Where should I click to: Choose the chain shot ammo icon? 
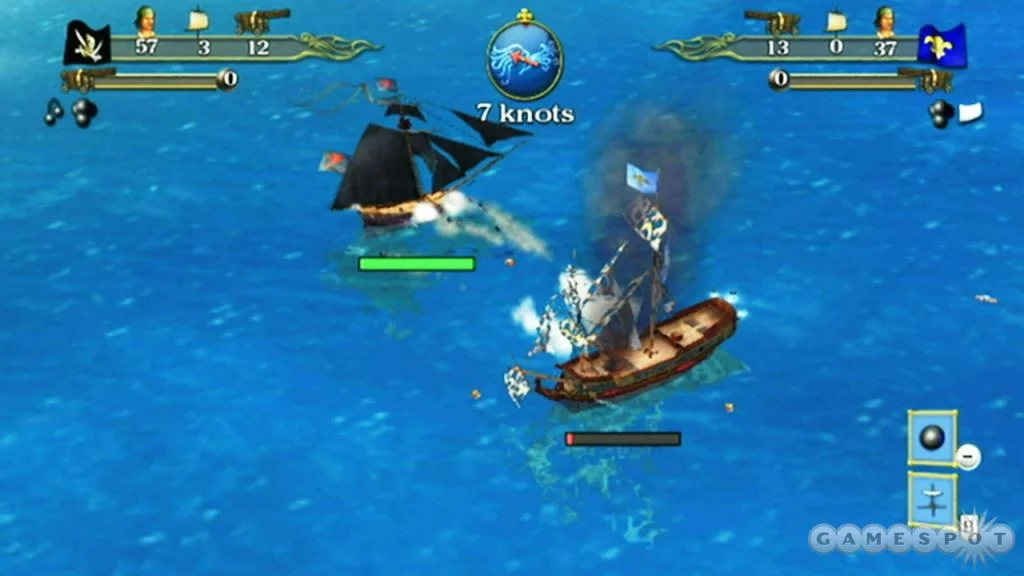click(x=52, y=113)
